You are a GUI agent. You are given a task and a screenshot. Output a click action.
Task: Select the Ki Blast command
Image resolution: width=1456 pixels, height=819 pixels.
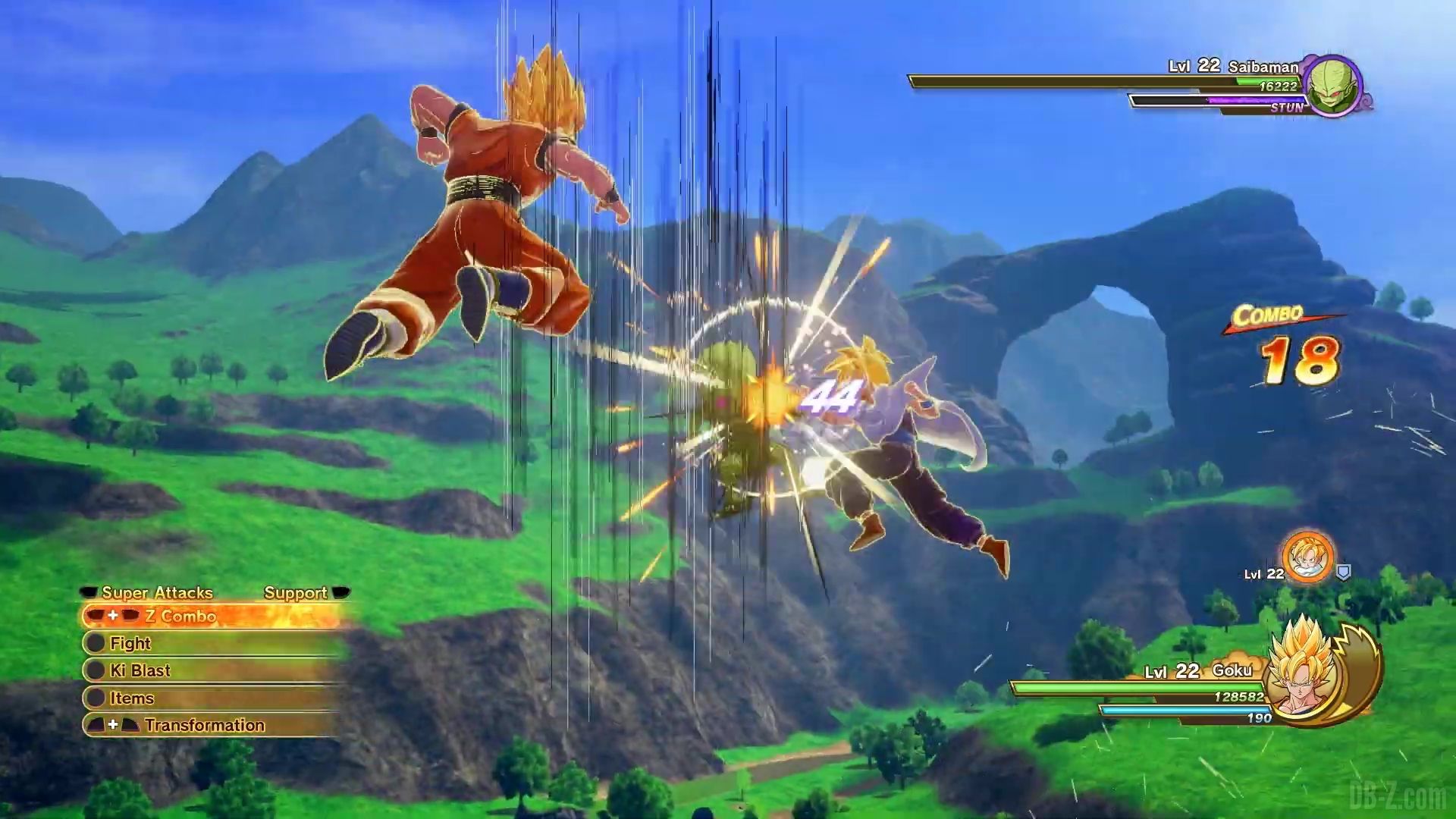click(x=140, y=671)
